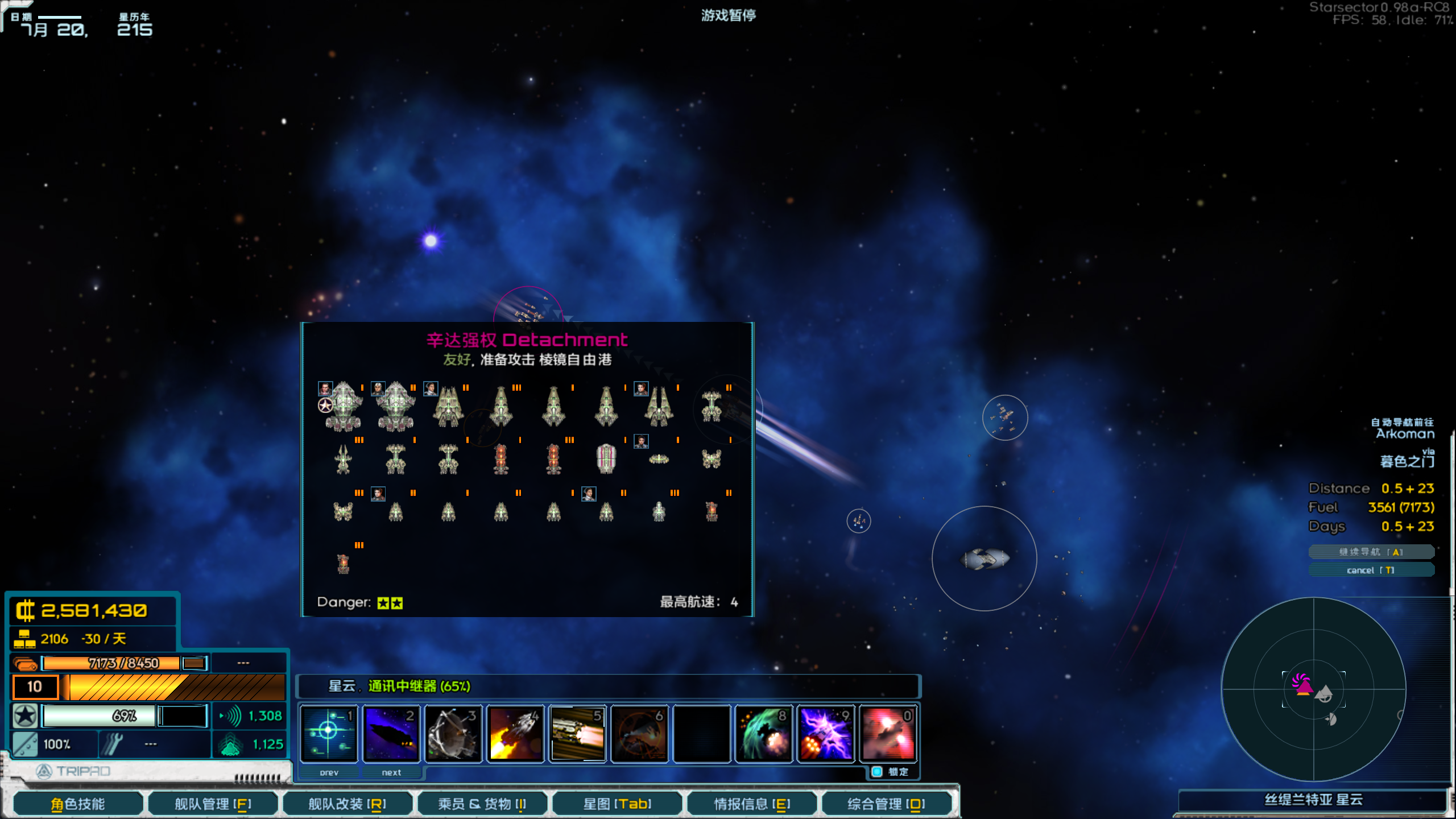Activate the dark ship silhouette ability
The image size is (1456, 819).
[x=391, y=733]
